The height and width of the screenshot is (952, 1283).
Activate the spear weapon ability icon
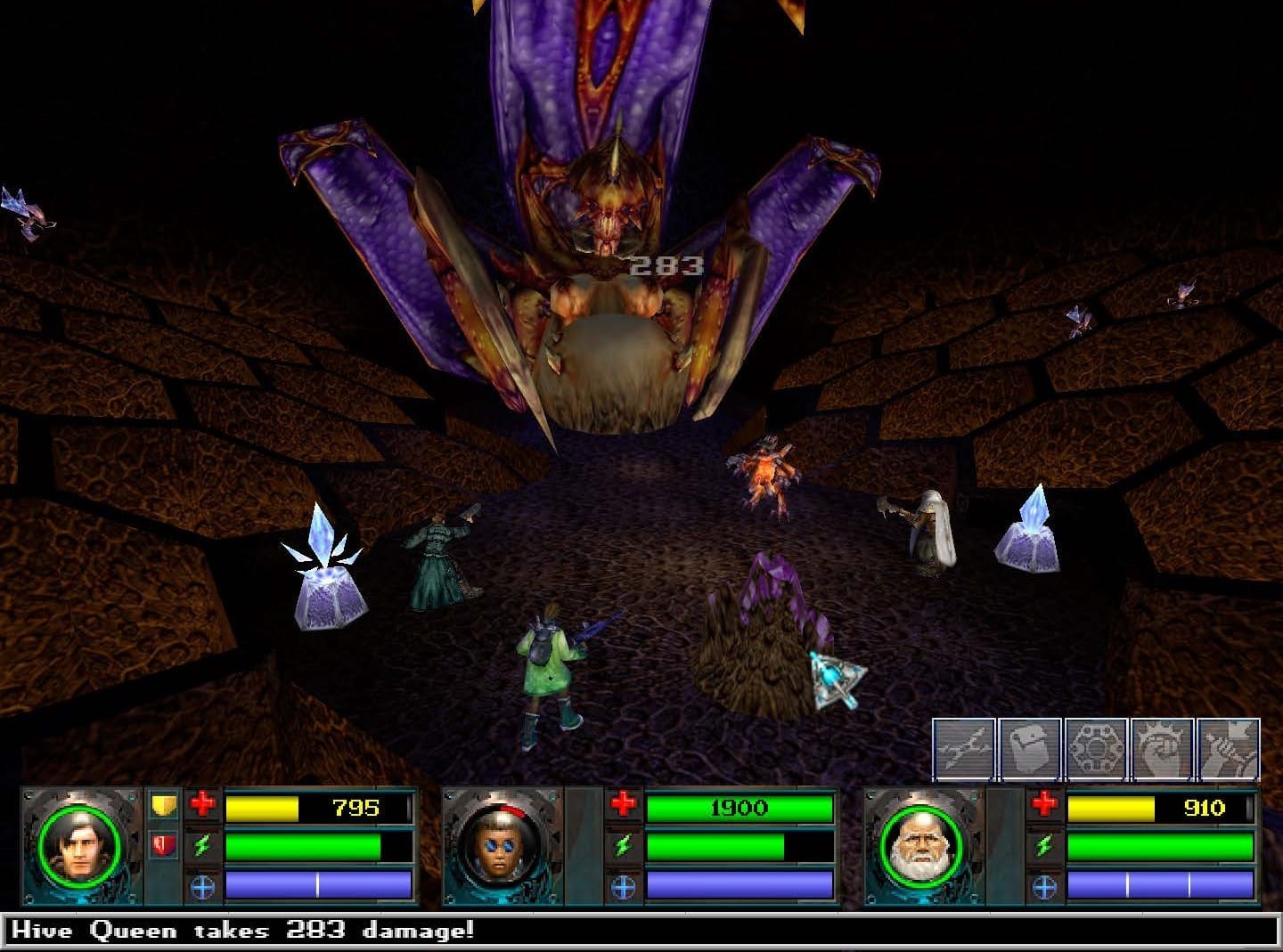pos(963,750)
